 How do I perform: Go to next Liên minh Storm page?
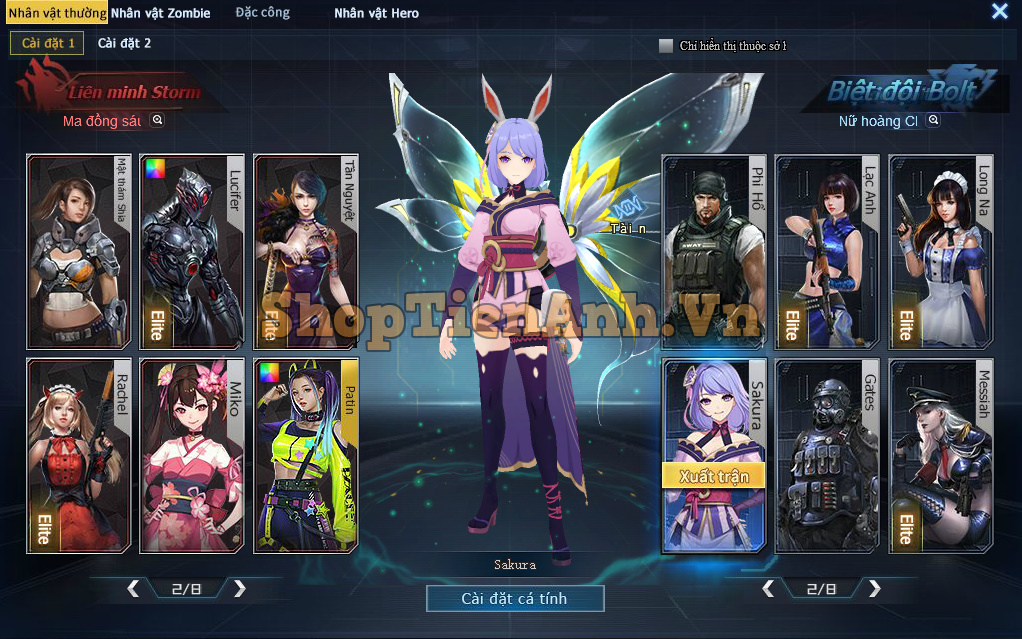point(239,588)
